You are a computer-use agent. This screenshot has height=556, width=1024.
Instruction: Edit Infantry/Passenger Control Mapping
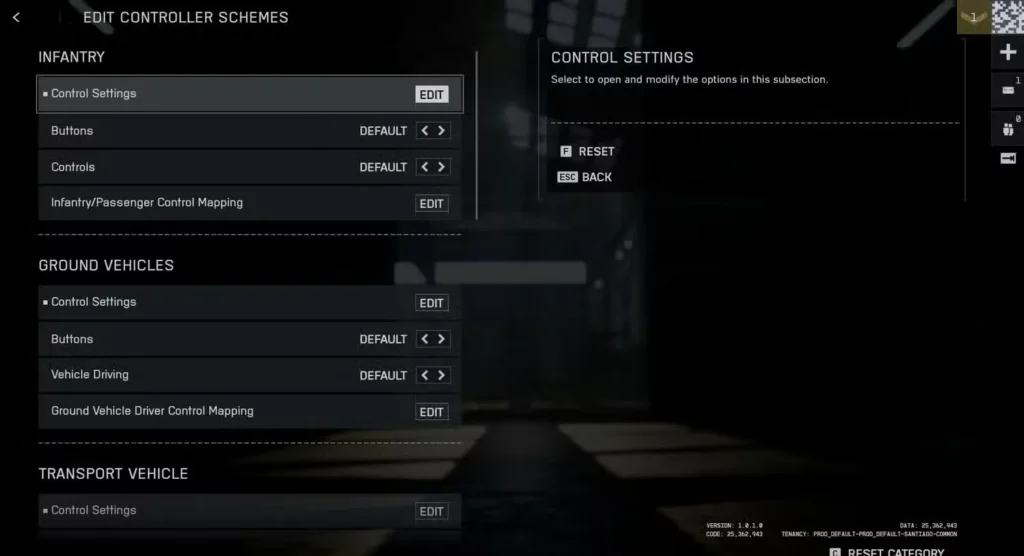(x=431, y=204)
